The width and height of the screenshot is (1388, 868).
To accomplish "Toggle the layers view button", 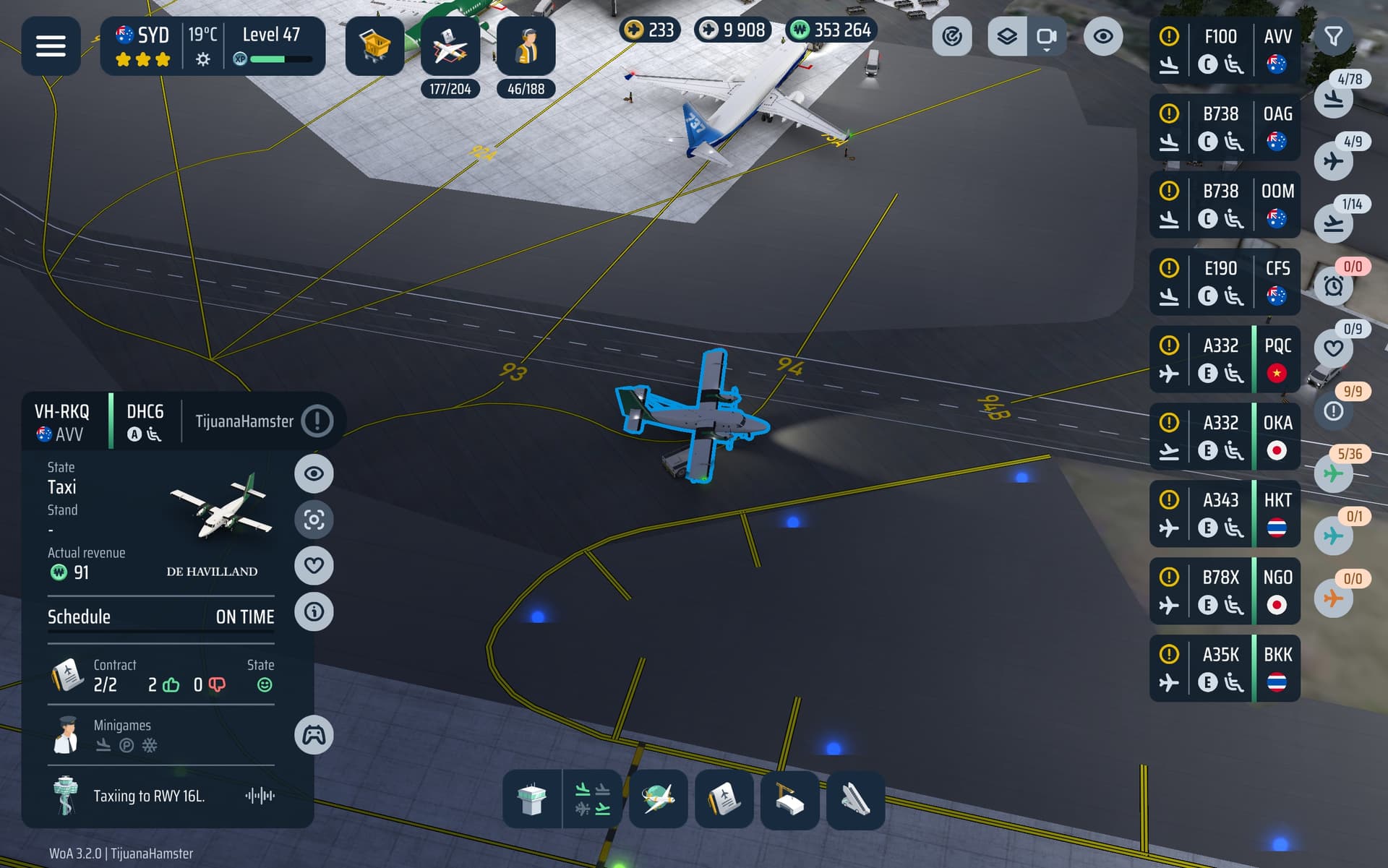I will pyautogui.click(x=1007, y=36).
